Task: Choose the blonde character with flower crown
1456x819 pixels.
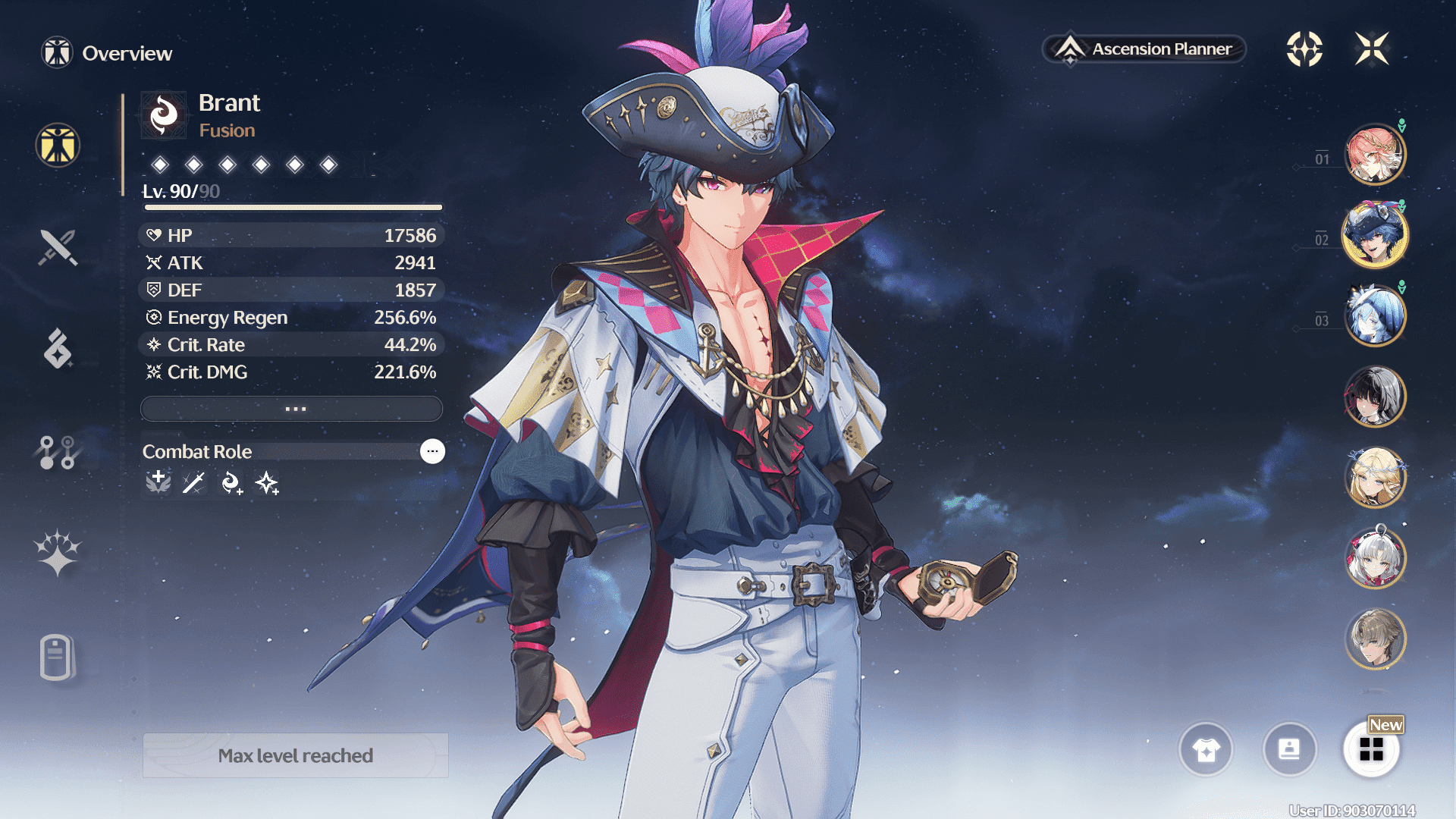Action: tap(1374, 478)
